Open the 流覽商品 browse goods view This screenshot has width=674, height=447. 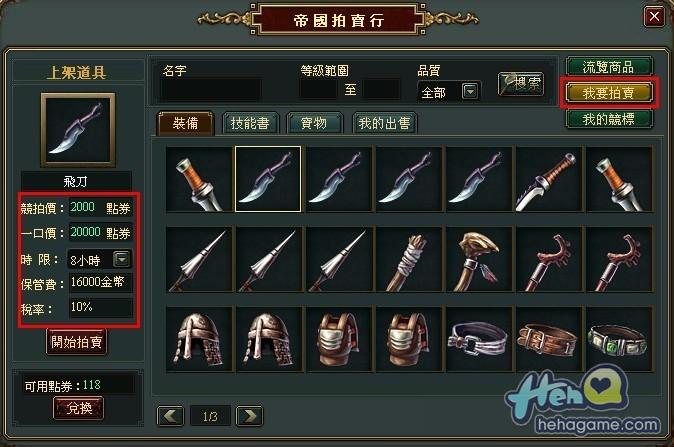tap(609, 68)
